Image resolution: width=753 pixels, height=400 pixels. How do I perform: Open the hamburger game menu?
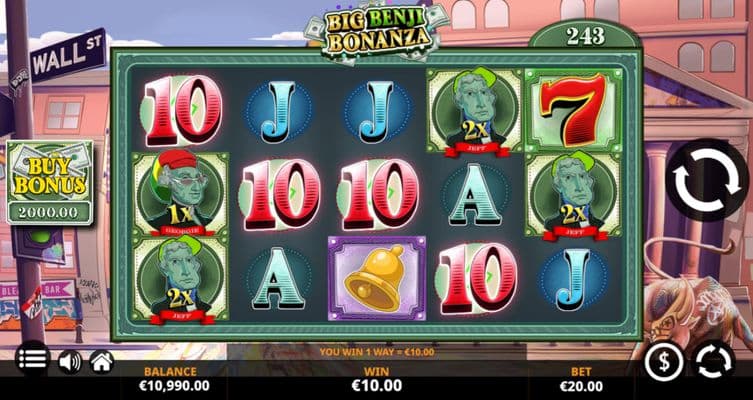click(32, 360)
